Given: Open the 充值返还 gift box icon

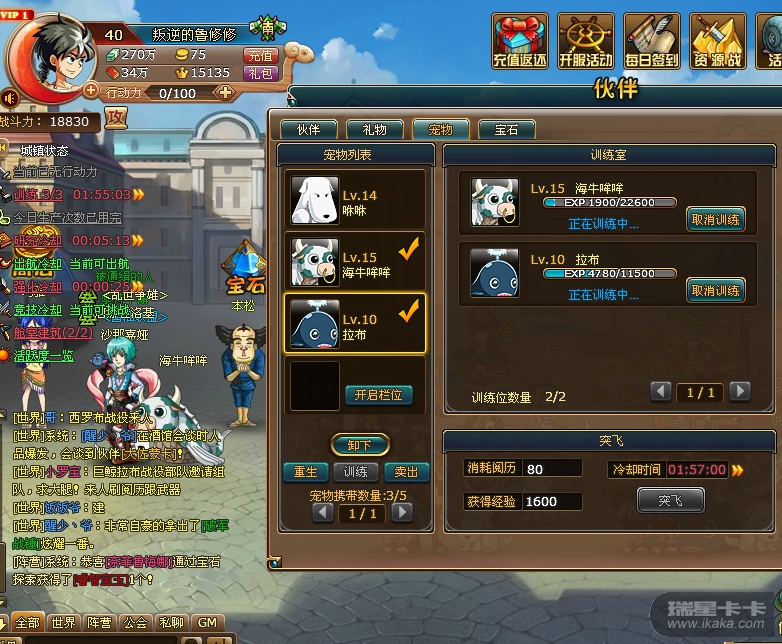Looking at the screenshot, I should (x=520, y=40).
